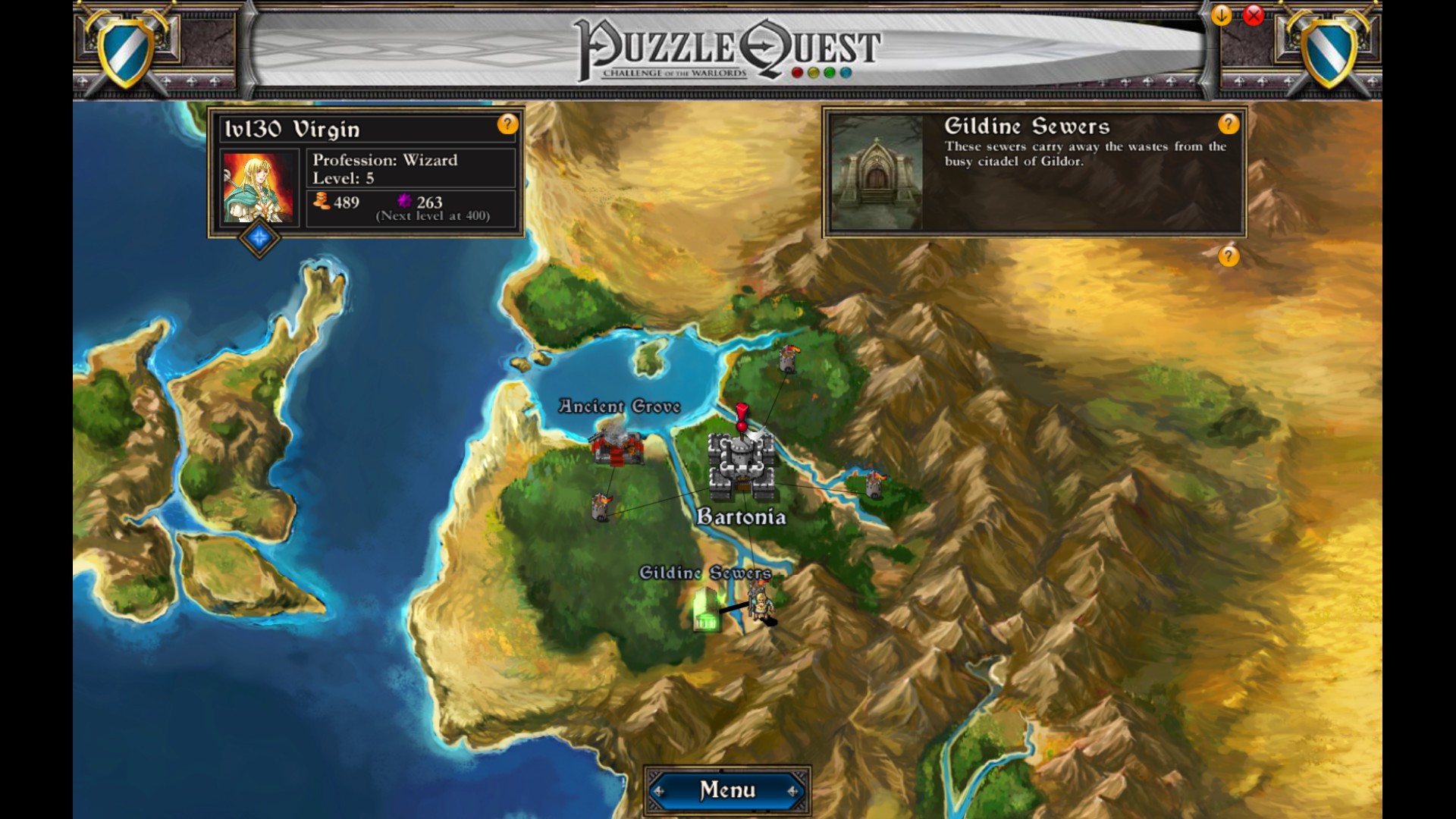
Task: Select the Ancient Grove location
Action: point(618,447)
